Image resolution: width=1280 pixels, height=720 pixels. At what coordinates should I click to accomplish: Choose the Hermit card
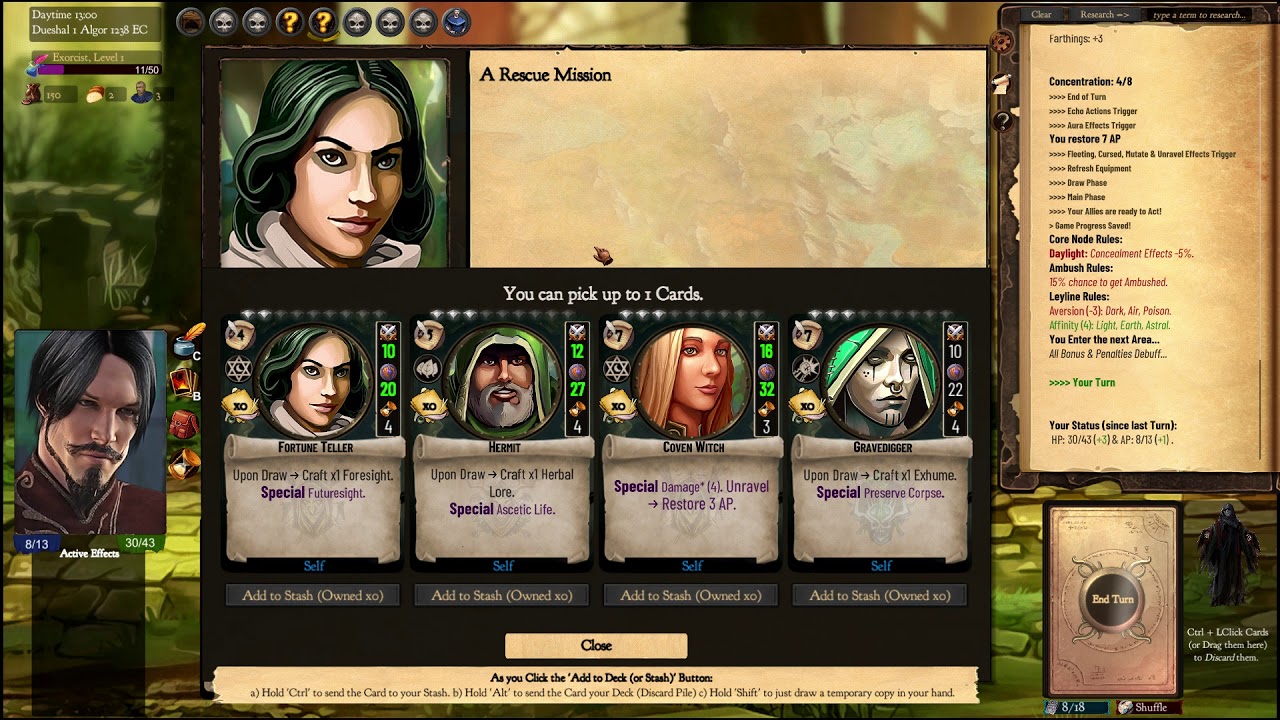[503, 440]
